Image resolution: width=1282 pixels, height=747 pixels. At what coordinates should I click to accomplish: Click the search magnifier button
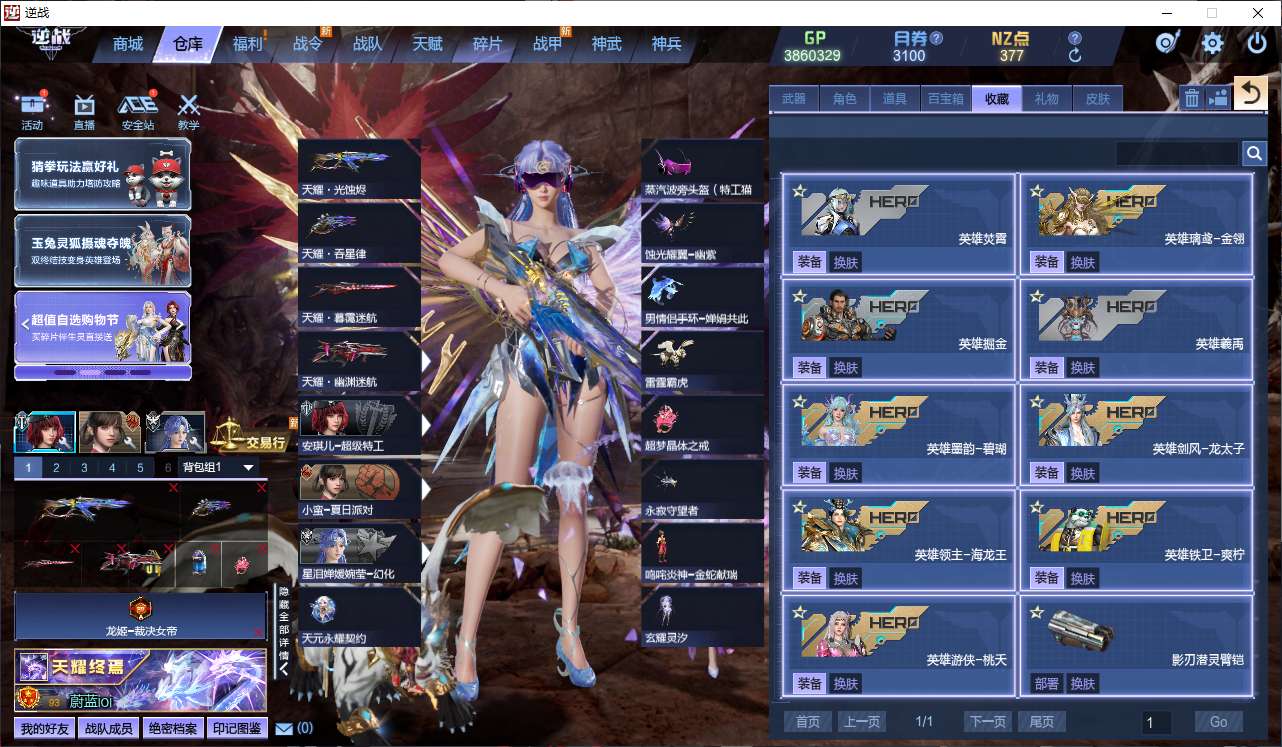click(1254, 153)
